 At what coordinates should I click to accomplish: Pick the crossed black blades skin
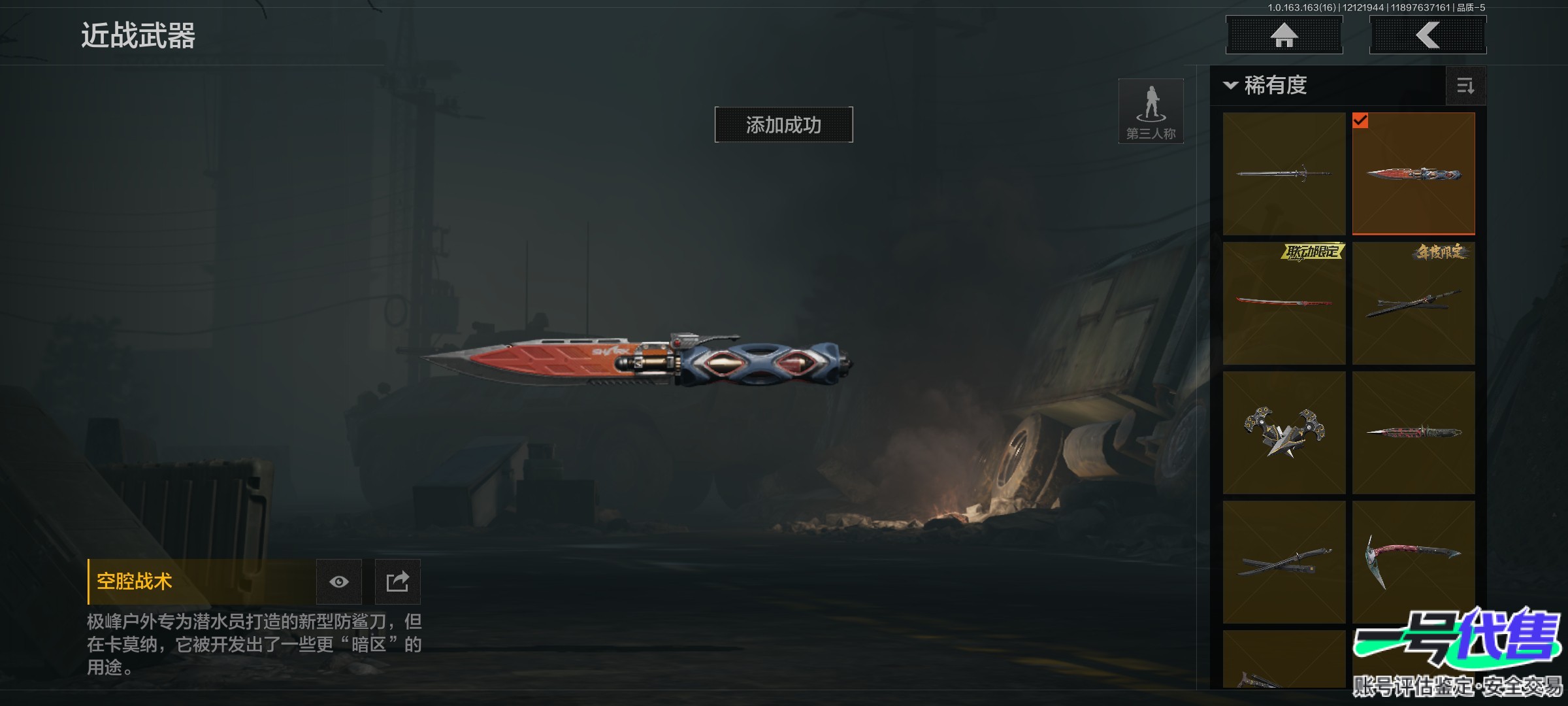pyautogui.click(x=1284, y=562)
